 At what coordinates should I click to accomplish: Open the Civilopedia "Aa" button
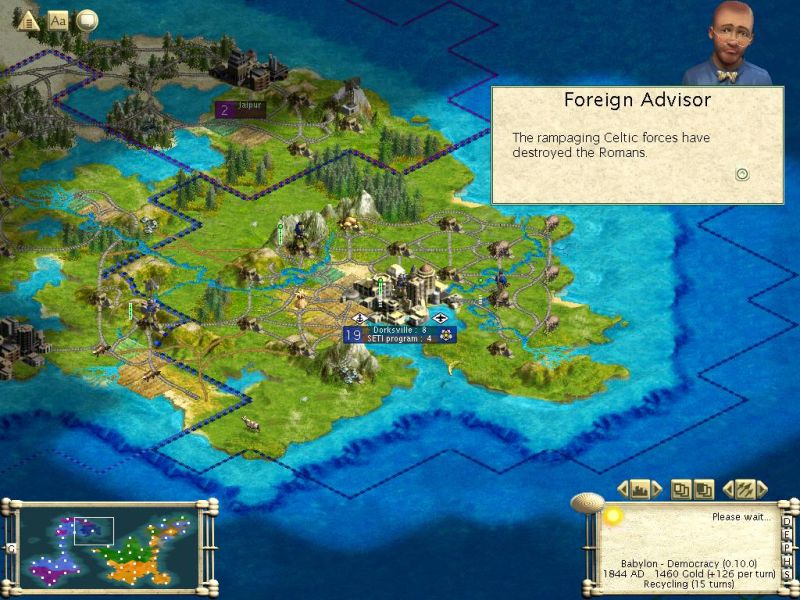tap(58, 20)
